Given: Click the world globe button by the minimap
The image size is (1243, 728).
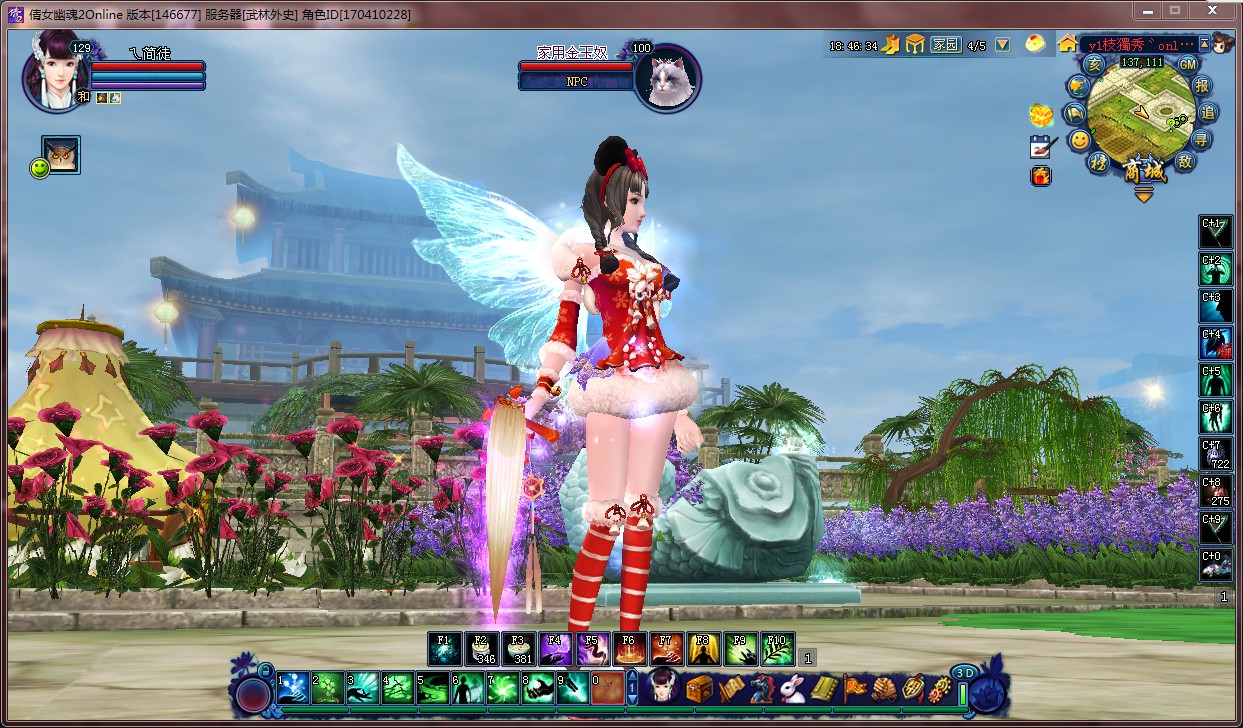Looking at the screenshot, I should click(1079, 87).
